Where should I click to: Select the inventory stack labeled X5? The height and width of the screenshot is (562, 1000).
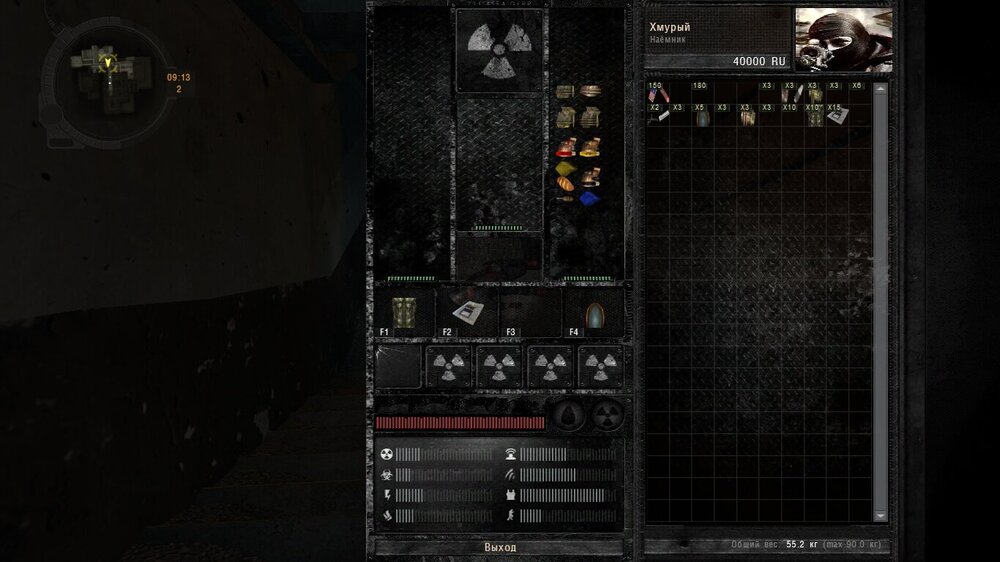point(702,116)
